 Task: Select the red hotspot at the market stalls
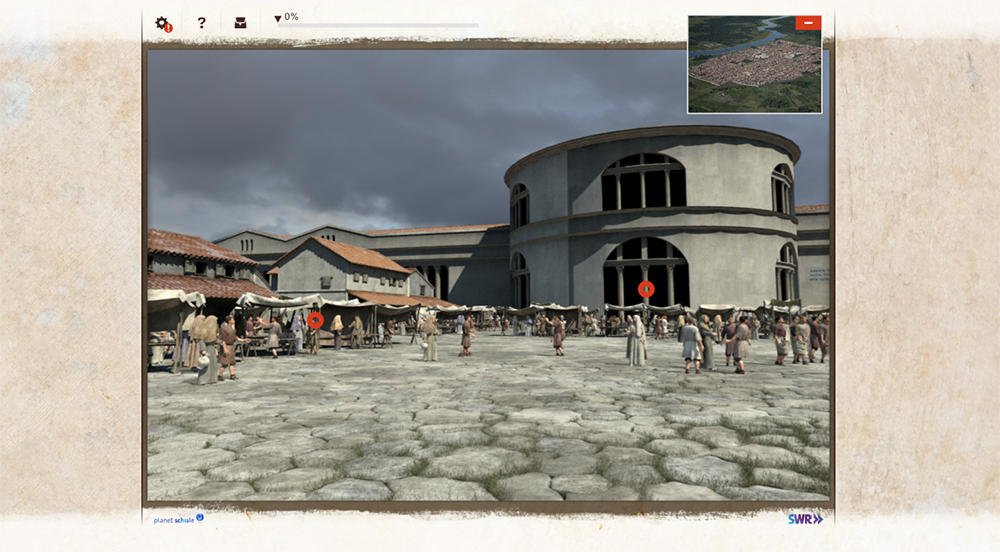(315, 320)
